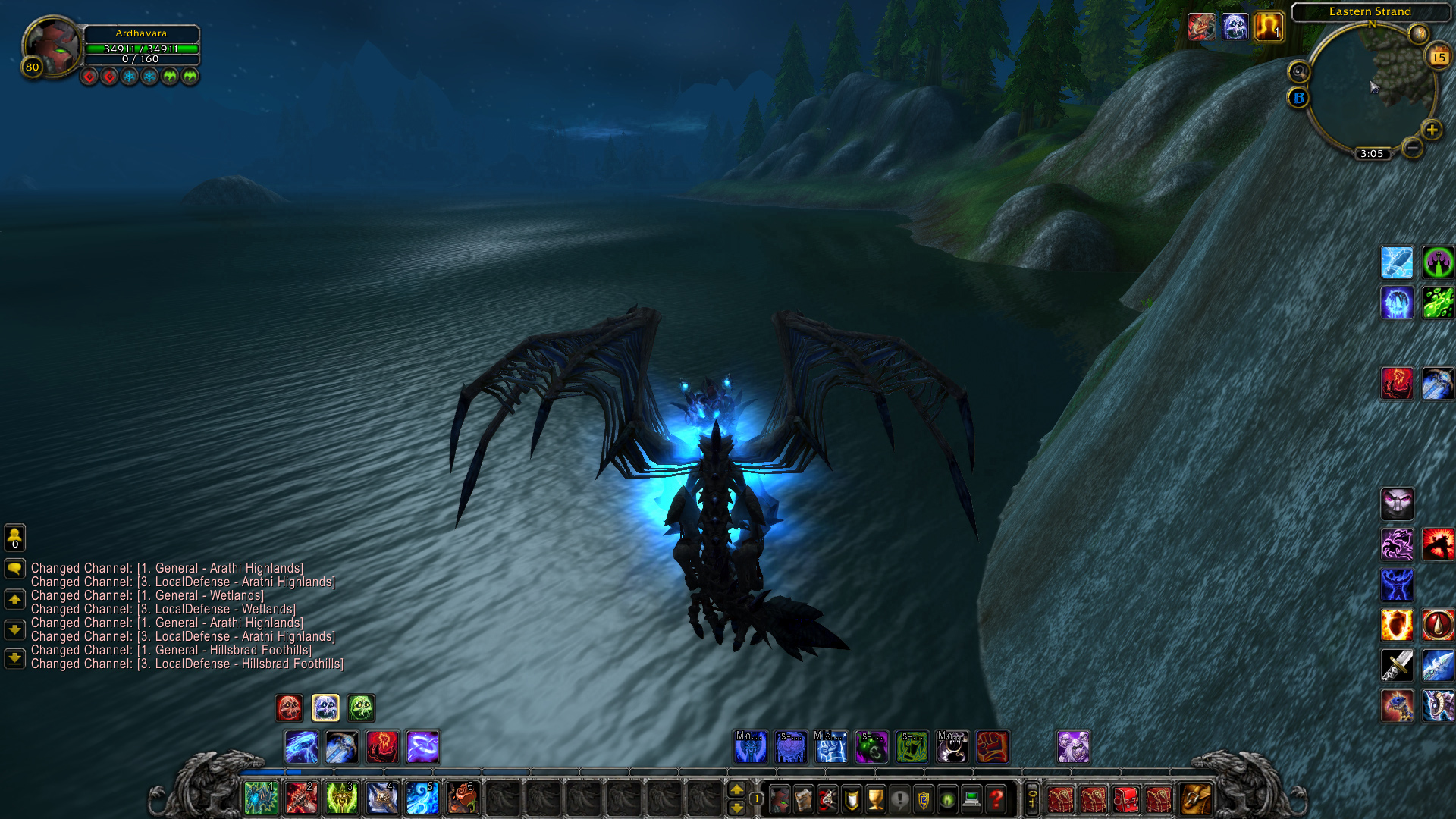Viewport: 1456px width, 819px height.
Task: Jump chat log to the bottom
Action: (x=14, y=658)
